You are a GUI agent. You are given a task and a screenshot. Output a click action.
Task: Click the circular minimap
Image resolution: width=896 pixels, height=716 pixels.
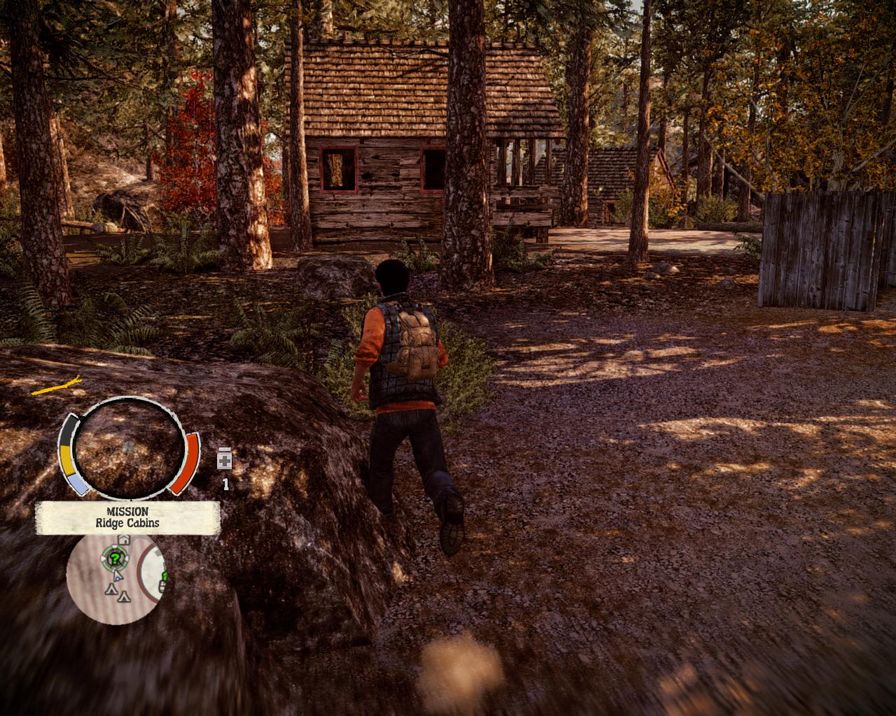point(116,578)
